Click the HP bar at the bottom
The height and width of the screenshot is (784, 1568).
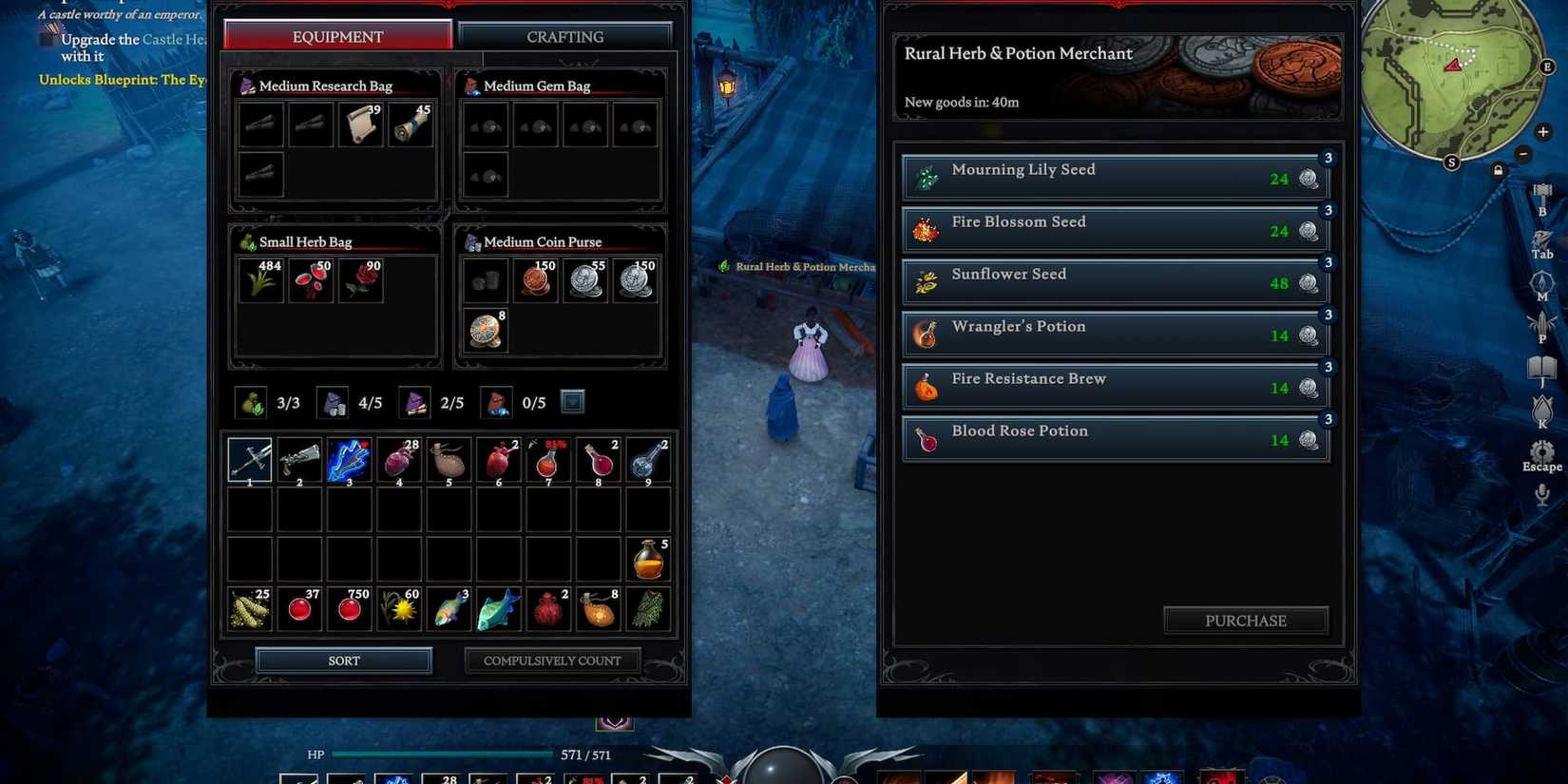442,754
